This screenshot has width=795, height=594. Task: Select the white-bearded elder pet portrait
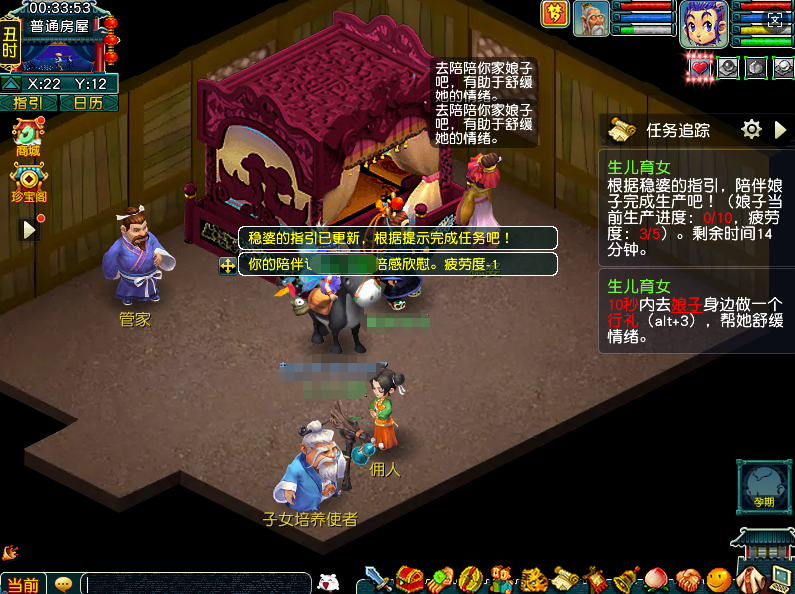591,19
